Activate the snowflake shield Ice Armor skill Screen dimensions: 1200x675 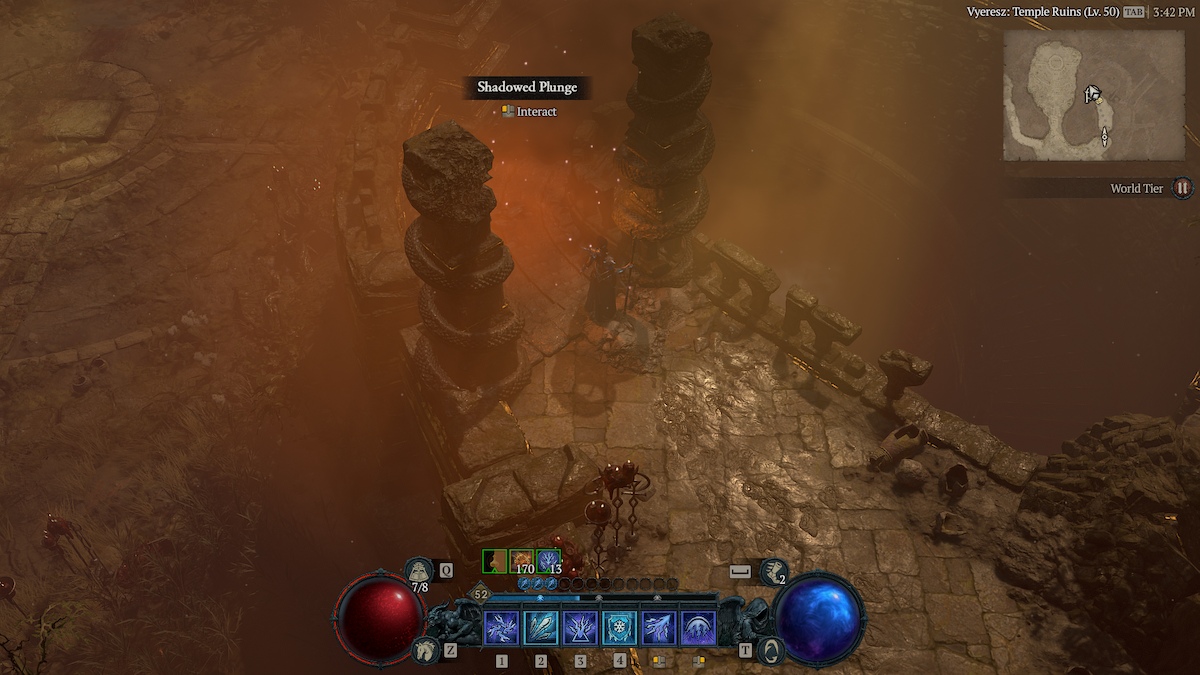click(x=619, y=627)
